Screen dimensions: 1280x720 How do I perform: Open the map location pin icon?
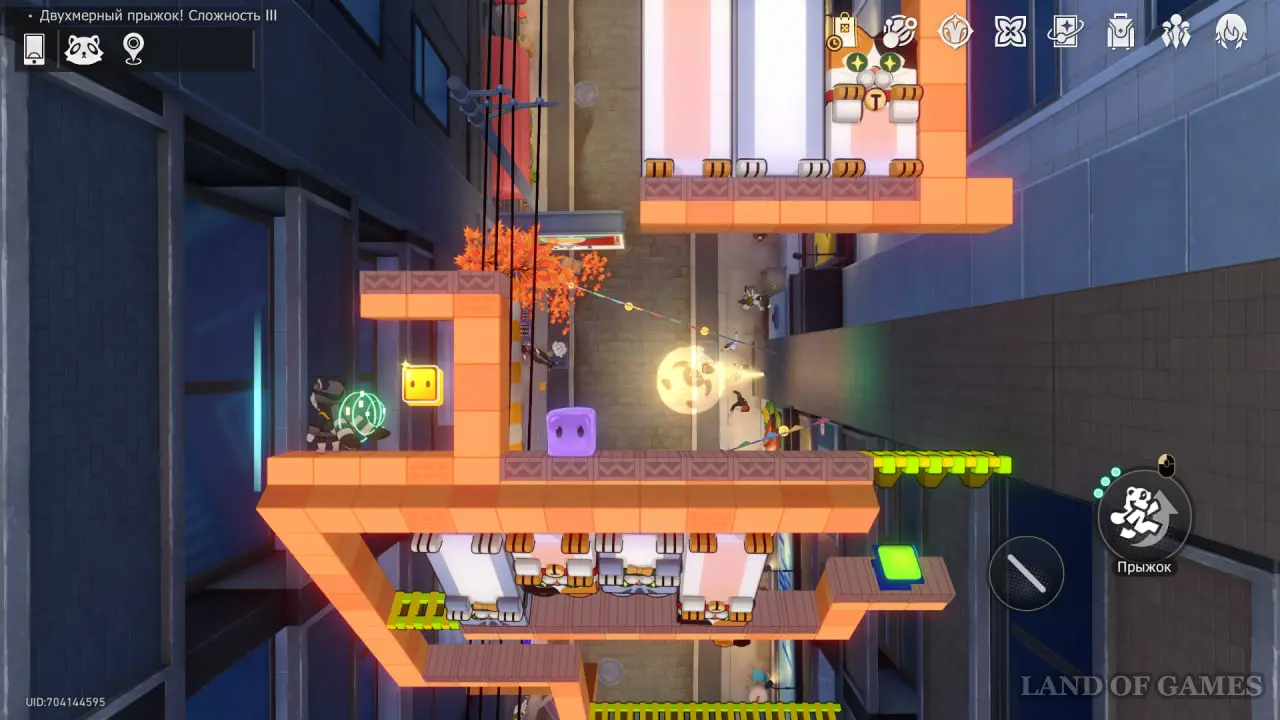[x=133, y=49]
